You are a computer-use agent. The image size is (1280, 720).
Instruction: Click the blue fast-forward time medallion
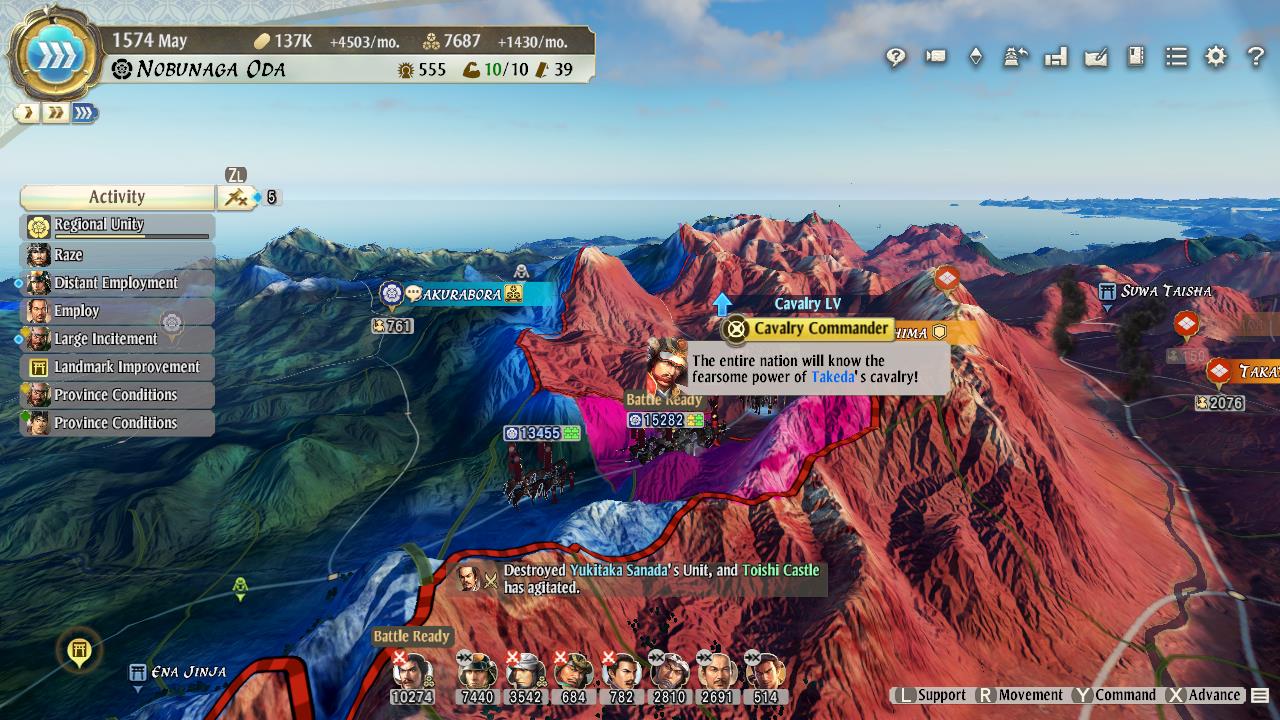54,53
